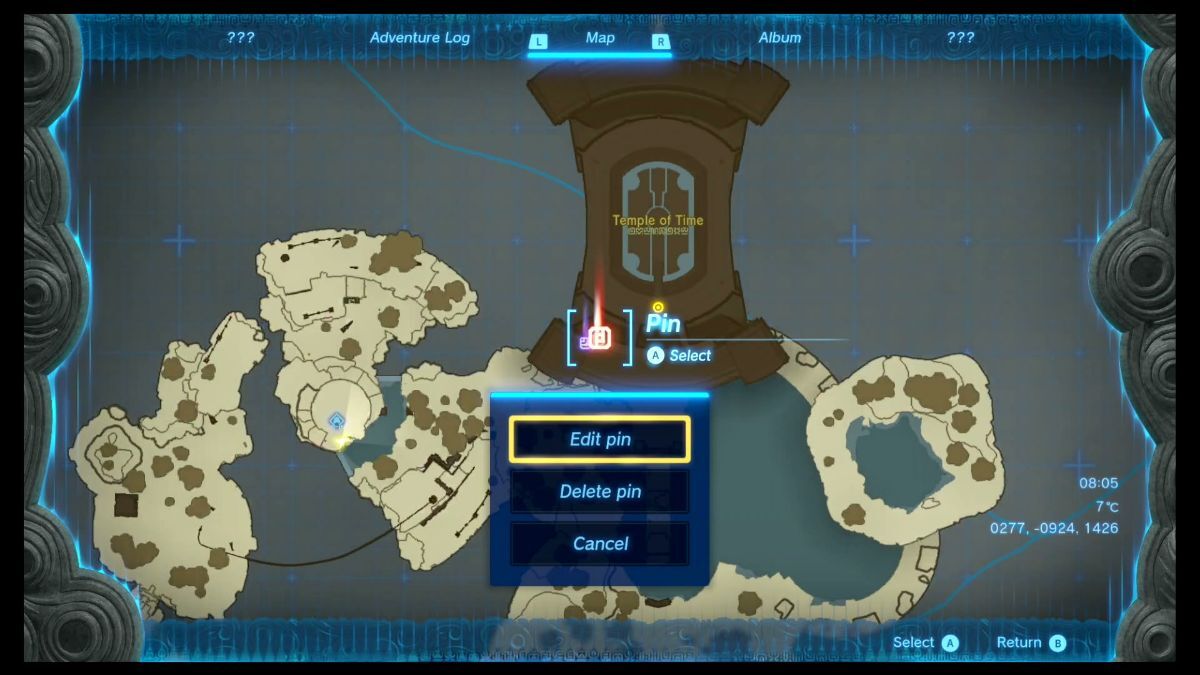Cancel the pin menu
1200x675 pixels.
(x=599, y=543)
